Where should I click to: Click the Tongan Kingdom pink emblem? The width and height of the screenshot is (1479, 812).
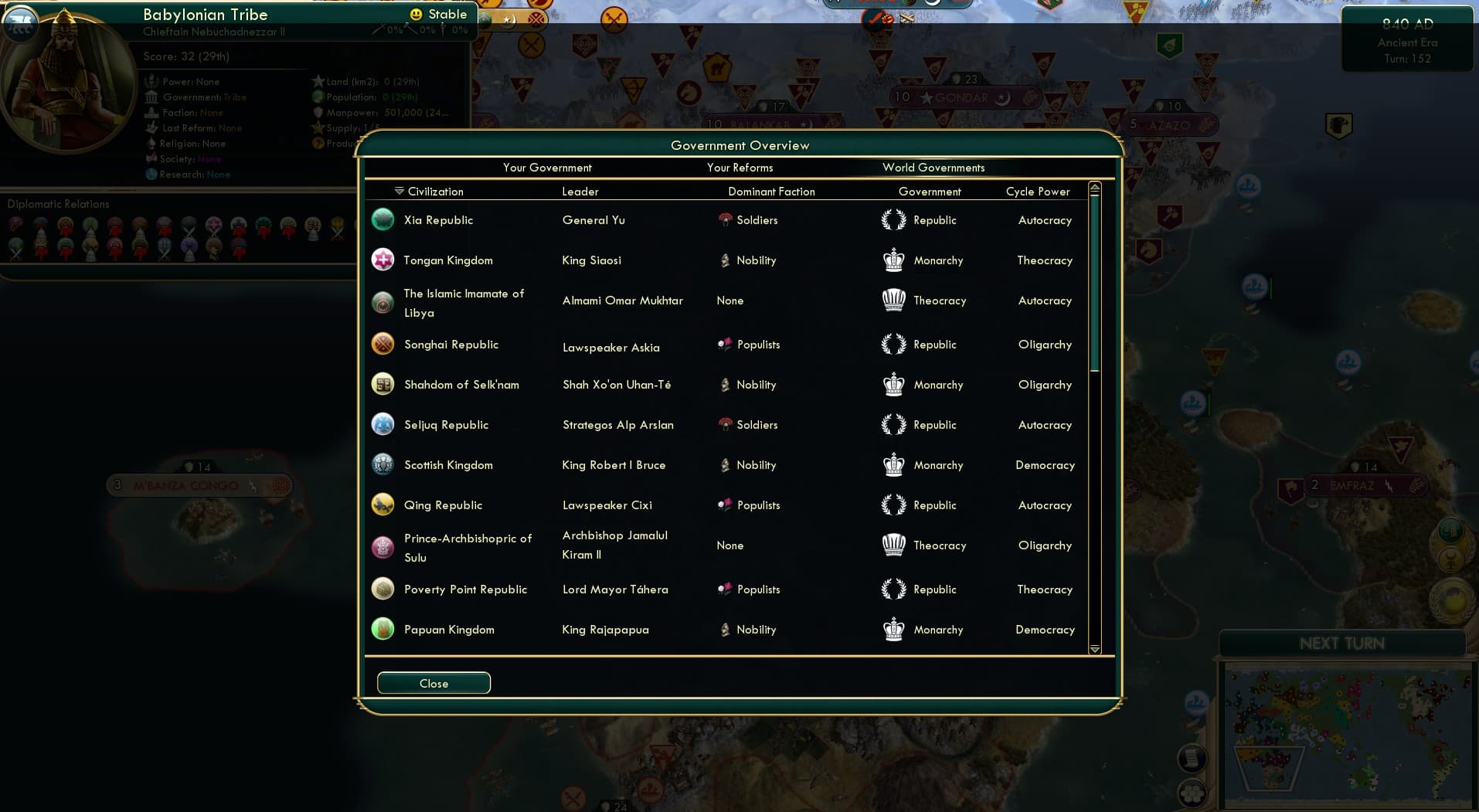[x=382, y=260]
